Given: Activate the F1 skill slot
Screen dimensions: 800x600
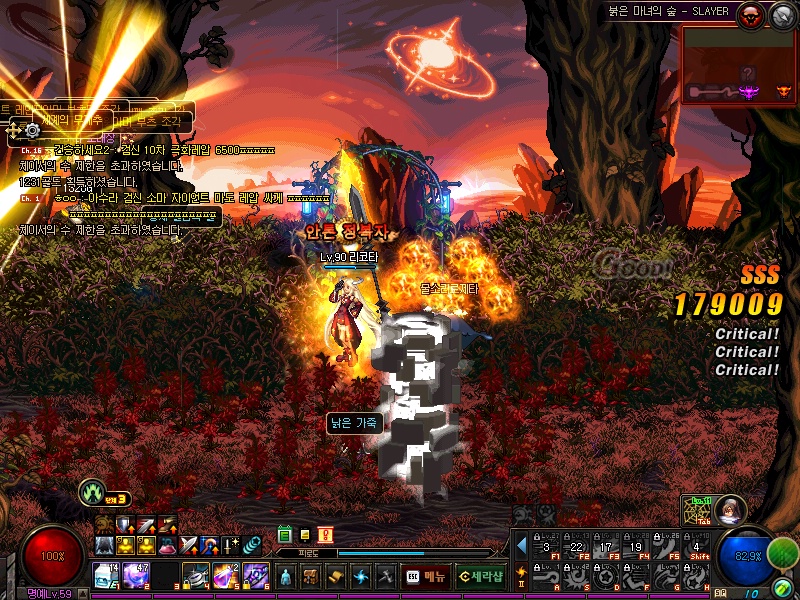Looking at the screenshot, I should pyautogui.click(x=545, y=546).
